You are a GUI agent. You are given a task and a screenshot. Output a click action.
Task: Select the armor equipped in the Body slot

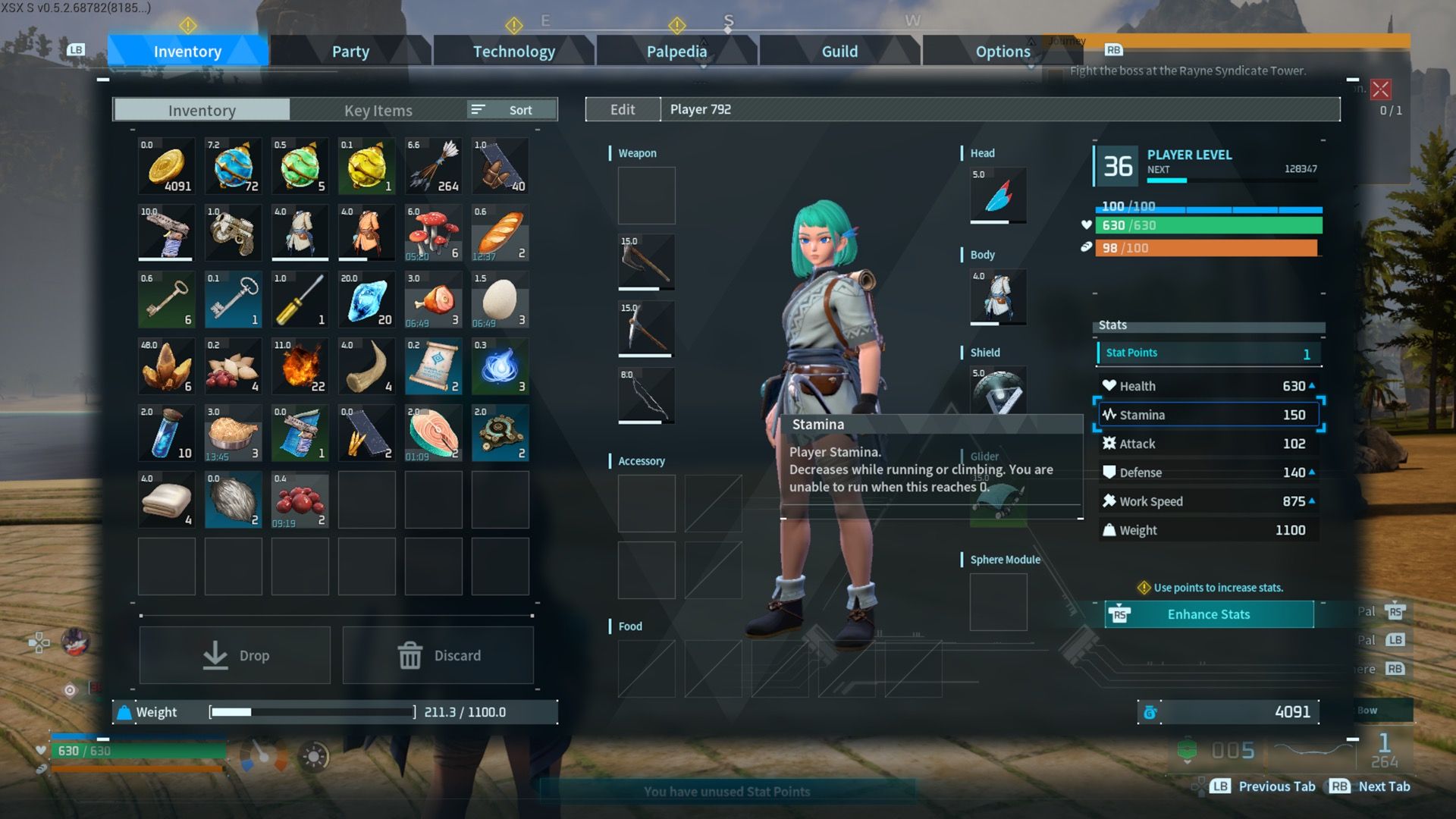(997, 297)
